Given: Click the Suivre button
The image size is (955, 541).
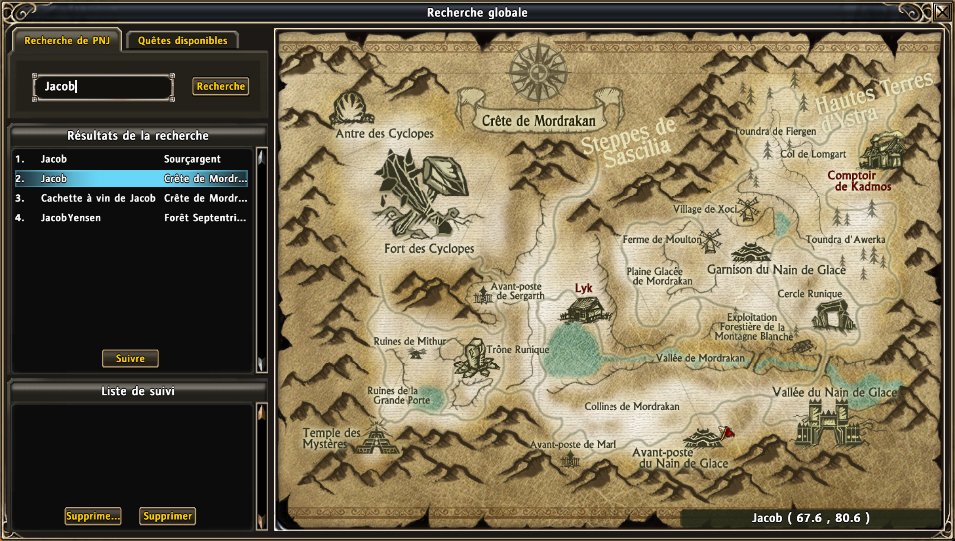Looking at the screenshot, I should pyautogui.click(x=130, y=358).
